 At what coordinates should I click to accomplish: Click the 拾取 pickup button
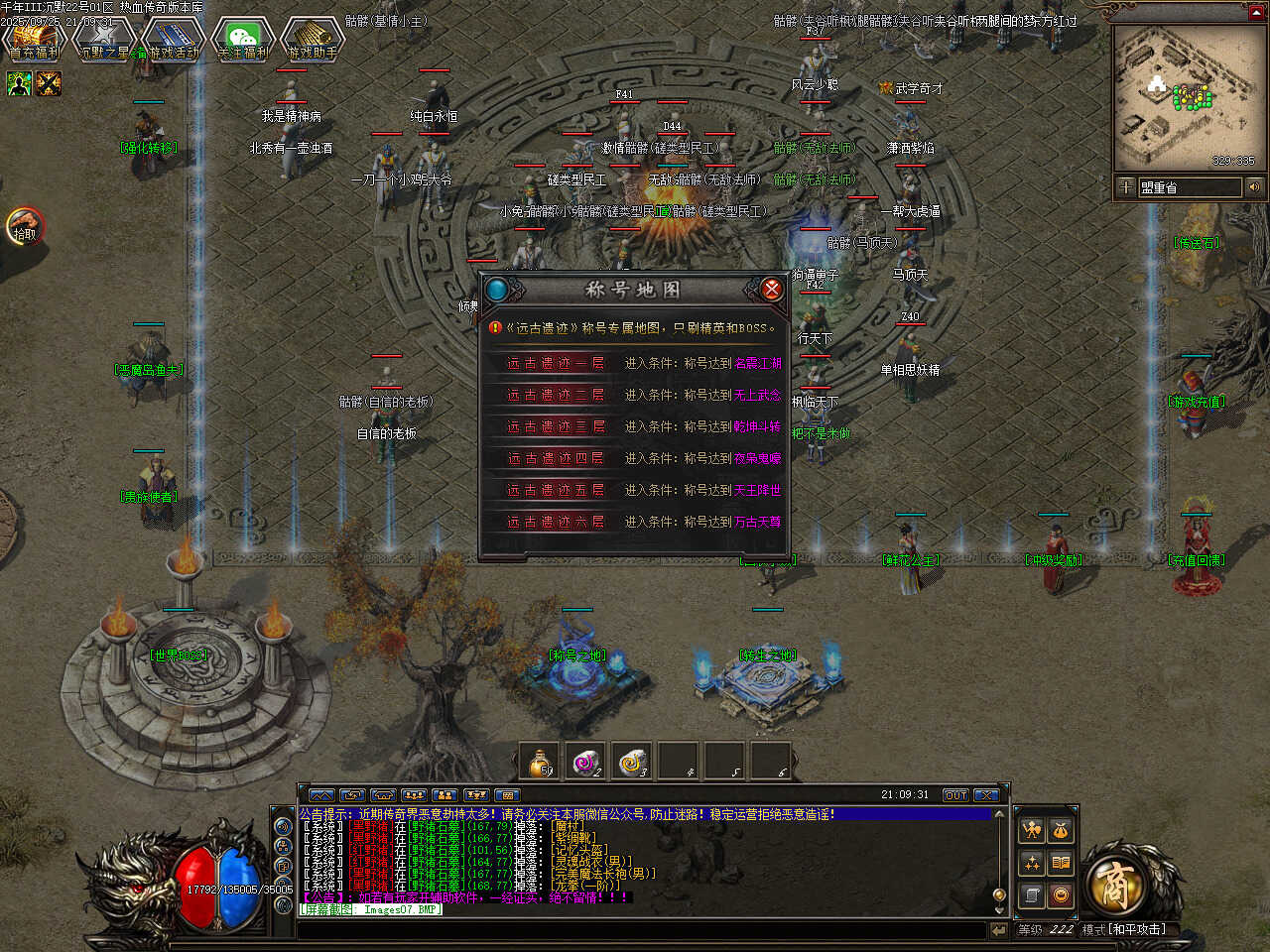point(25,227)
